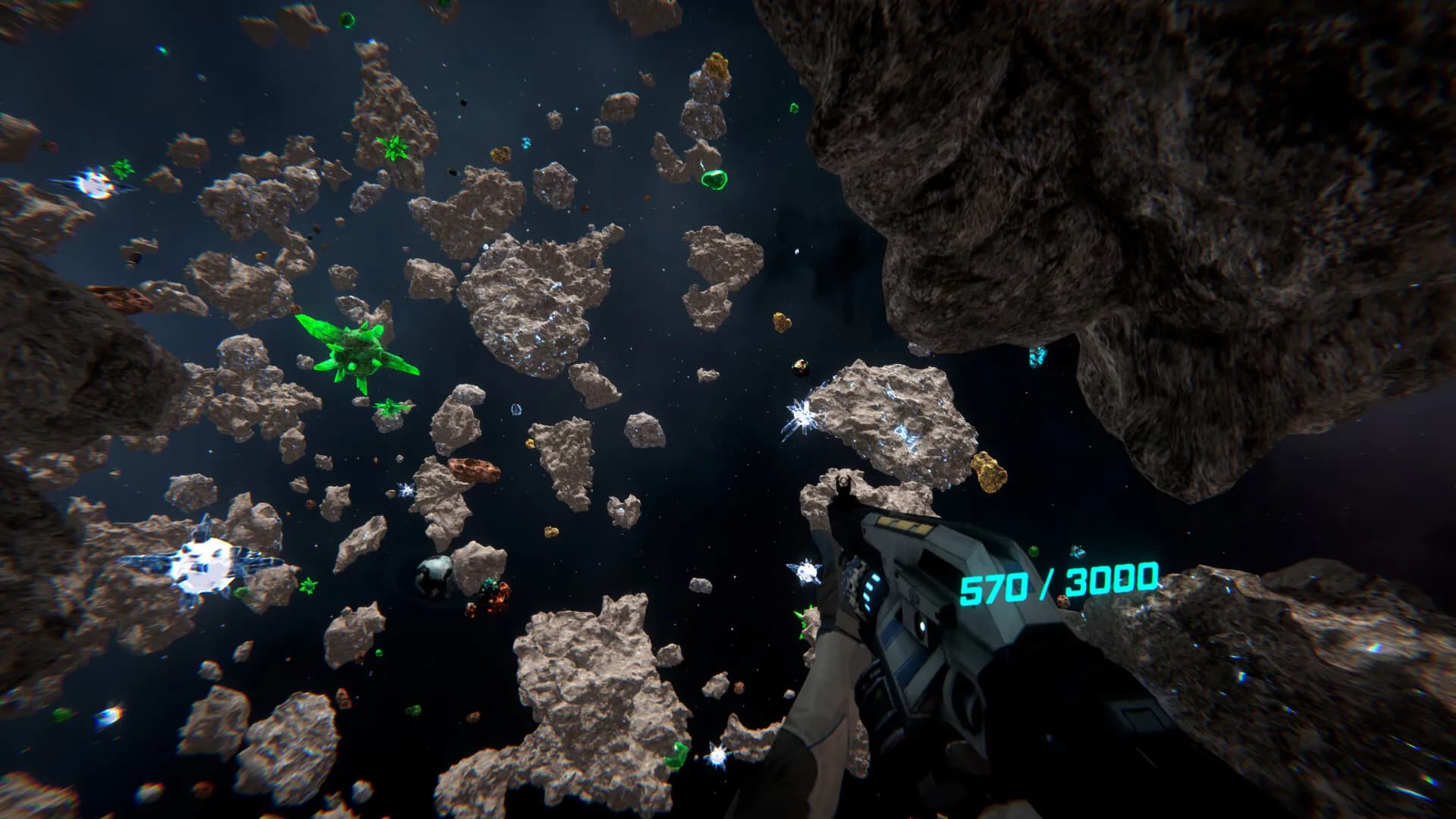Click the glowing white lamp on the gun body
1456x819 pixels.
pyautogui.click(x=921, y=626)
